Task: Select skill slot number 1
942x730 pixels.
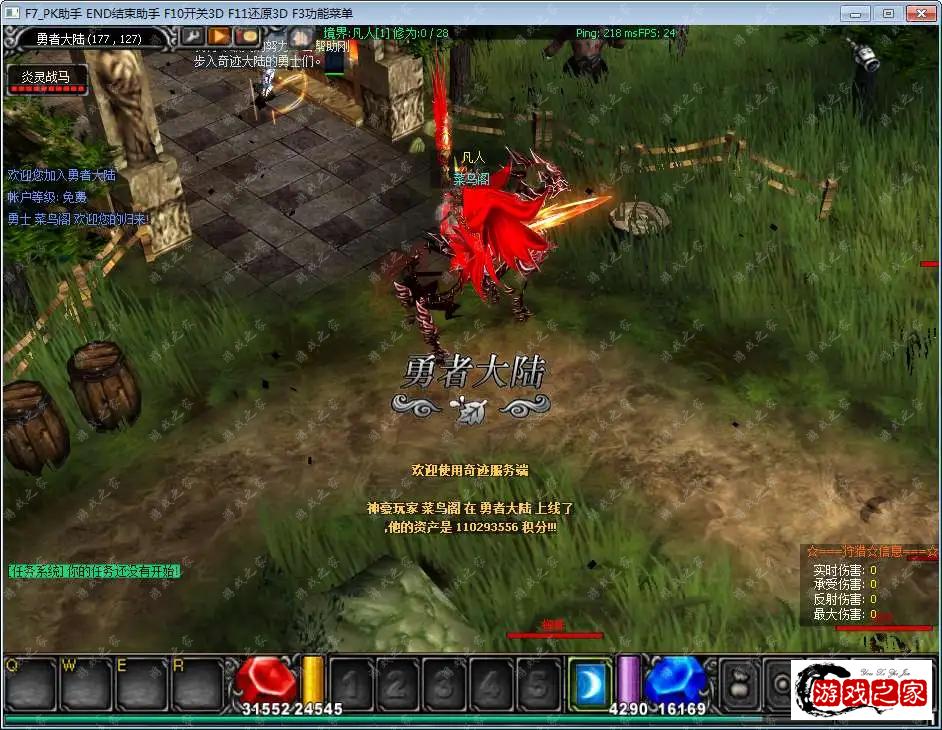Action: pyautogui.click(x=351, y=683)
